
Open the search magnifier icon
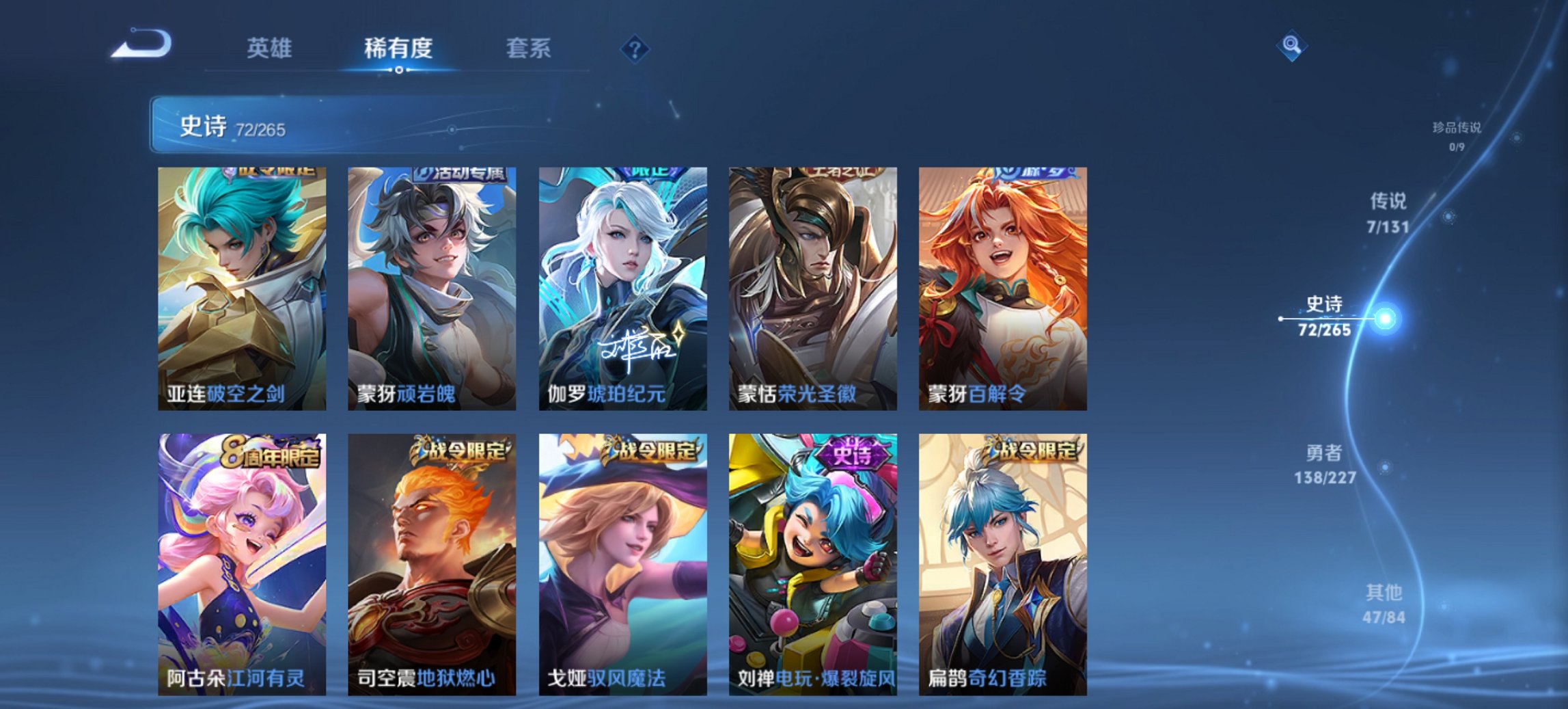(x=1293, y=46)
